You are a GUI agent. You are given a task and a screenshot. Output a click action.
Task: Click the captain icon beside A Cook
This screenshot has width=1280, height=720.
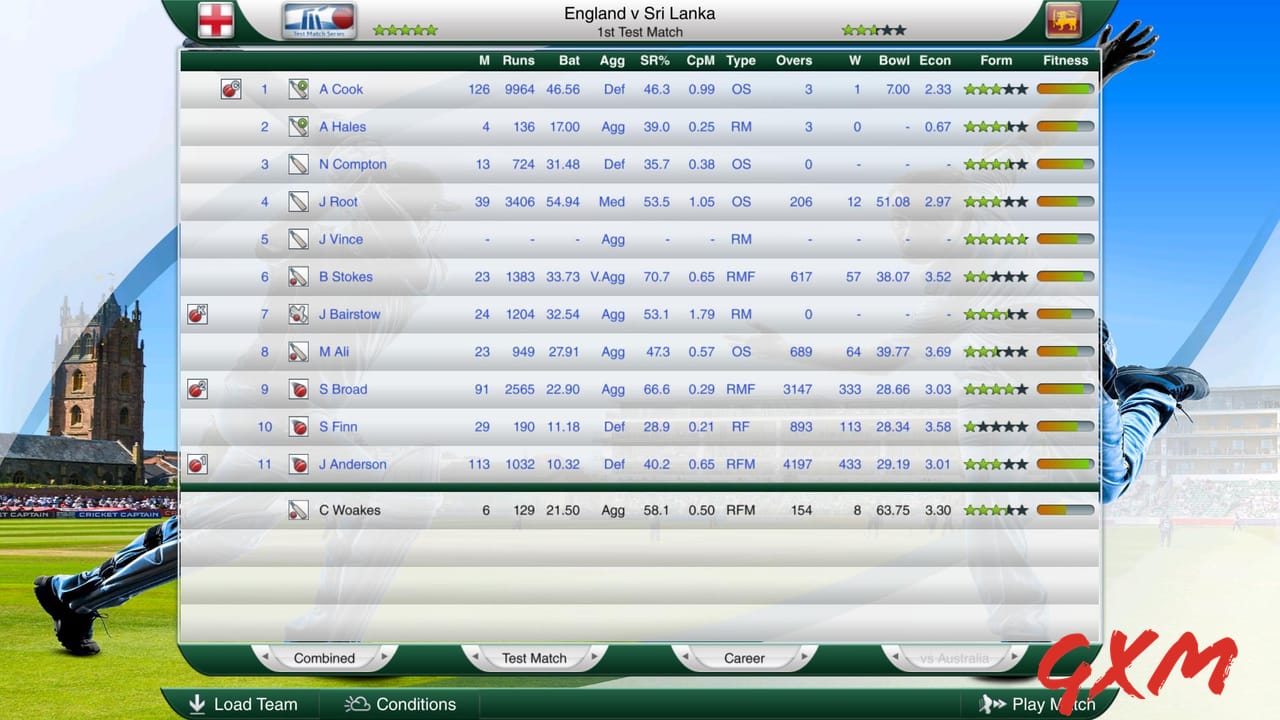(x=231, y=89)
